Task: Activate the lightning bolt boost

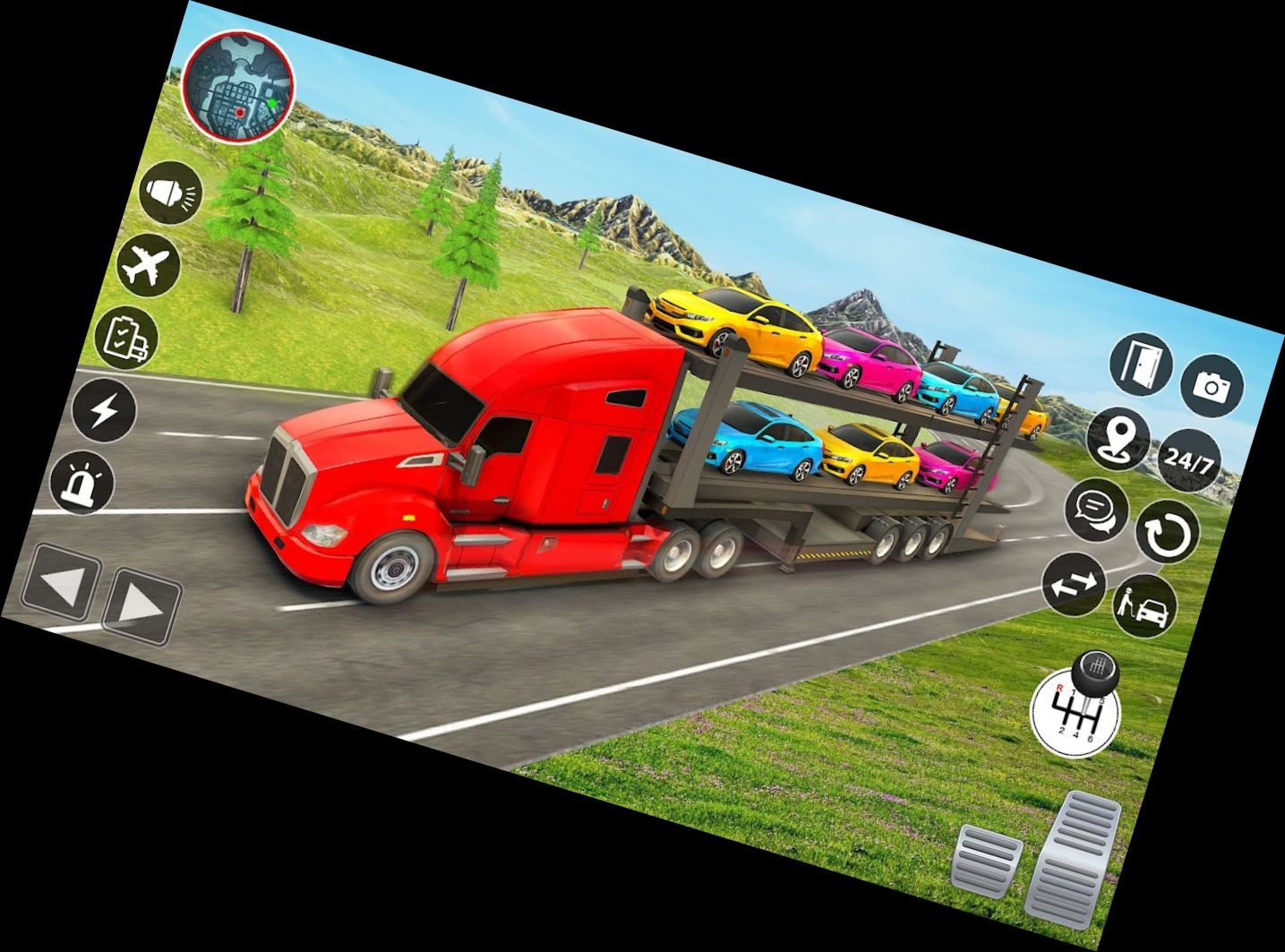Action: [104, 411]
